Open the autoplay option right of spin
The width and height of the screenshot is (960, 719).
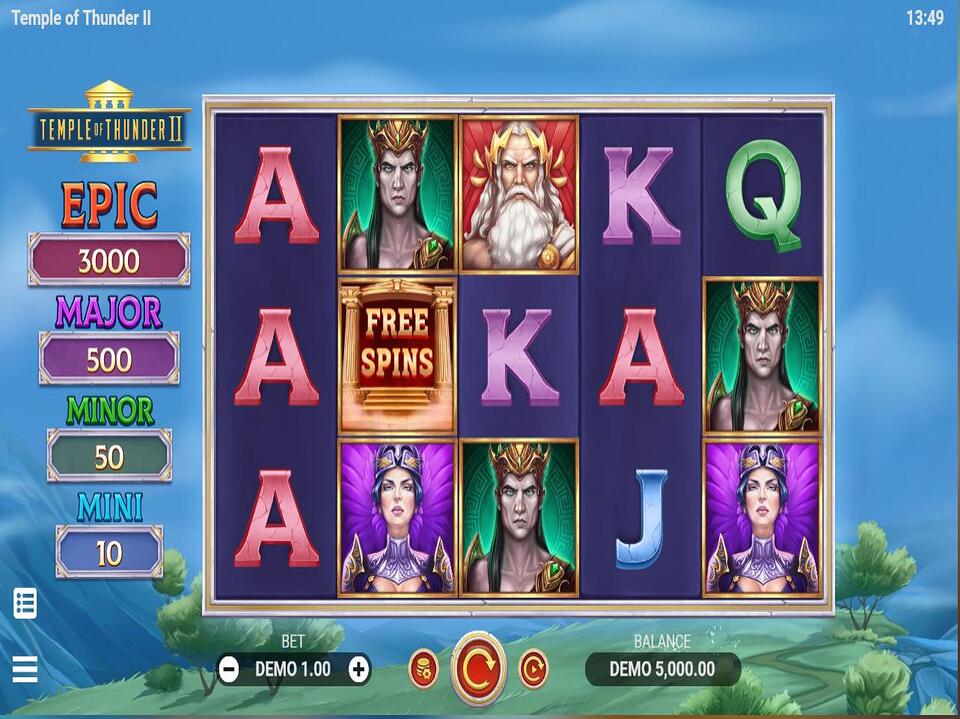533,668
